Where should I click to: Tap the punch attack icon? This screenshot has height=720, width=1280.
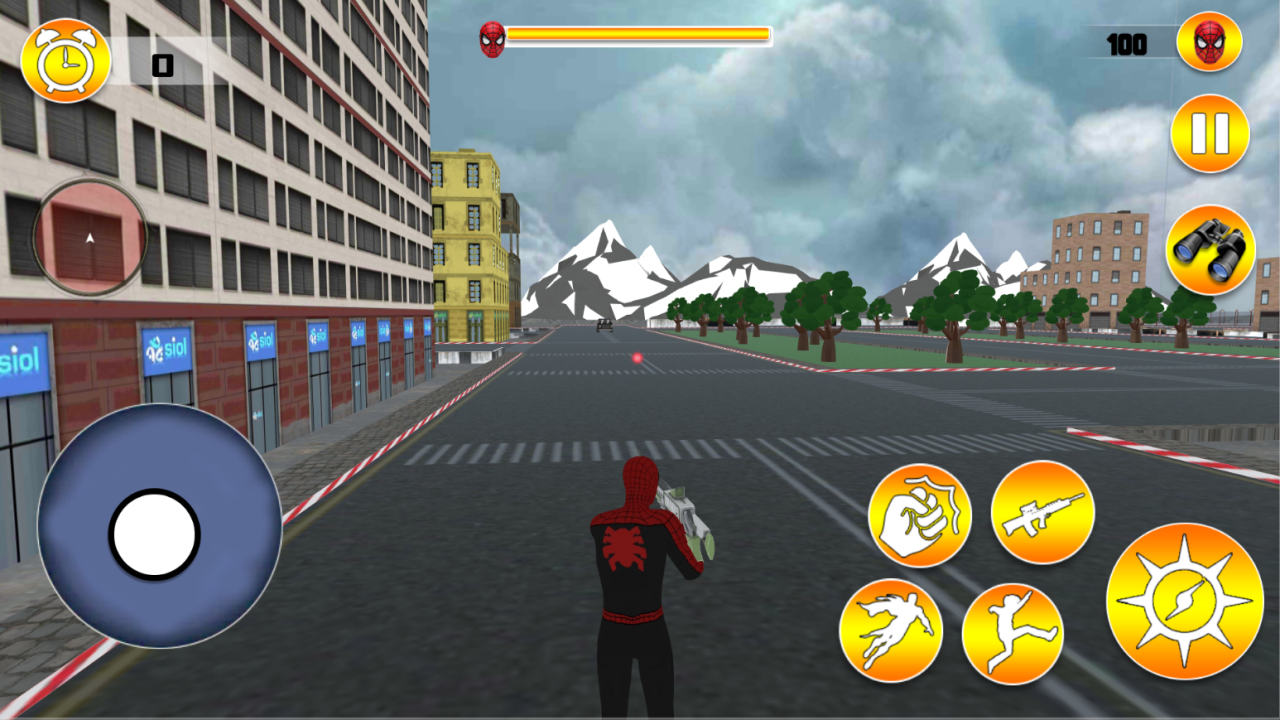[920, 512]
